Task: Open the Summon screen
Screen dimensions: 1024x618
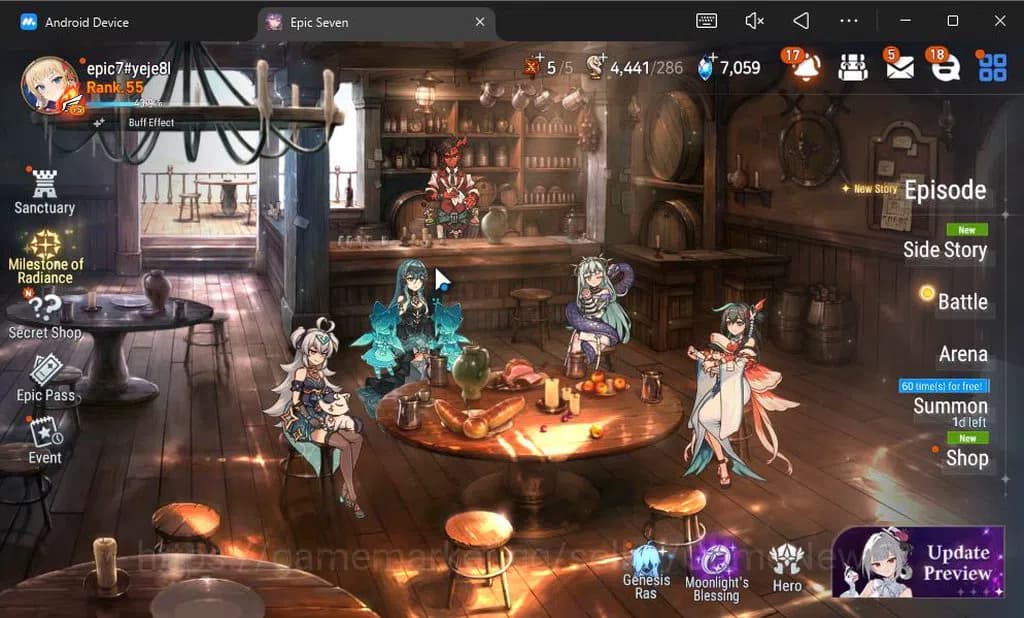Action: [x=949, y=406]
